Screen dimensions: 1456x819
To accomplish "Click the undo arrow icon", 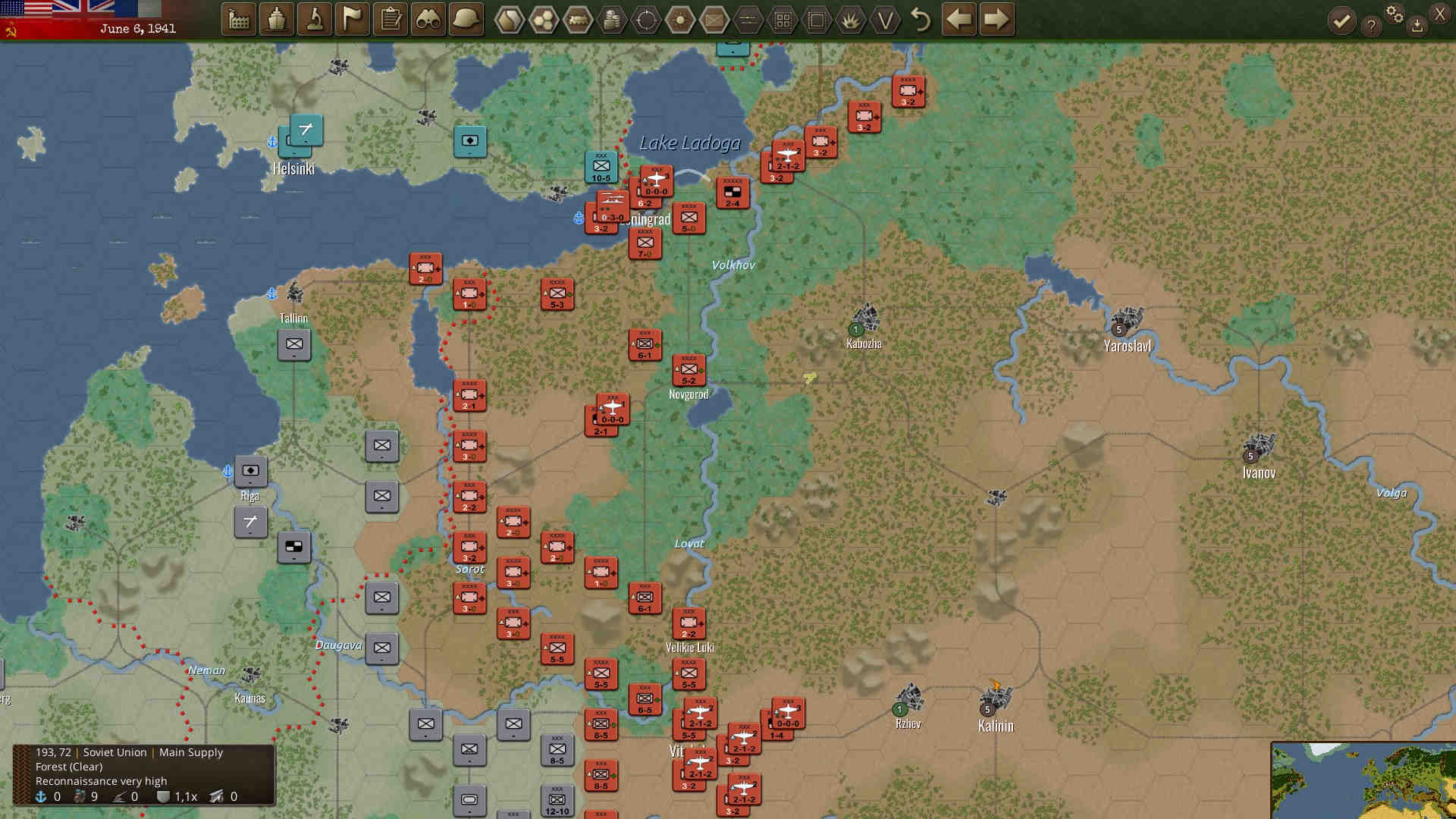I will (x=921, y=20).
